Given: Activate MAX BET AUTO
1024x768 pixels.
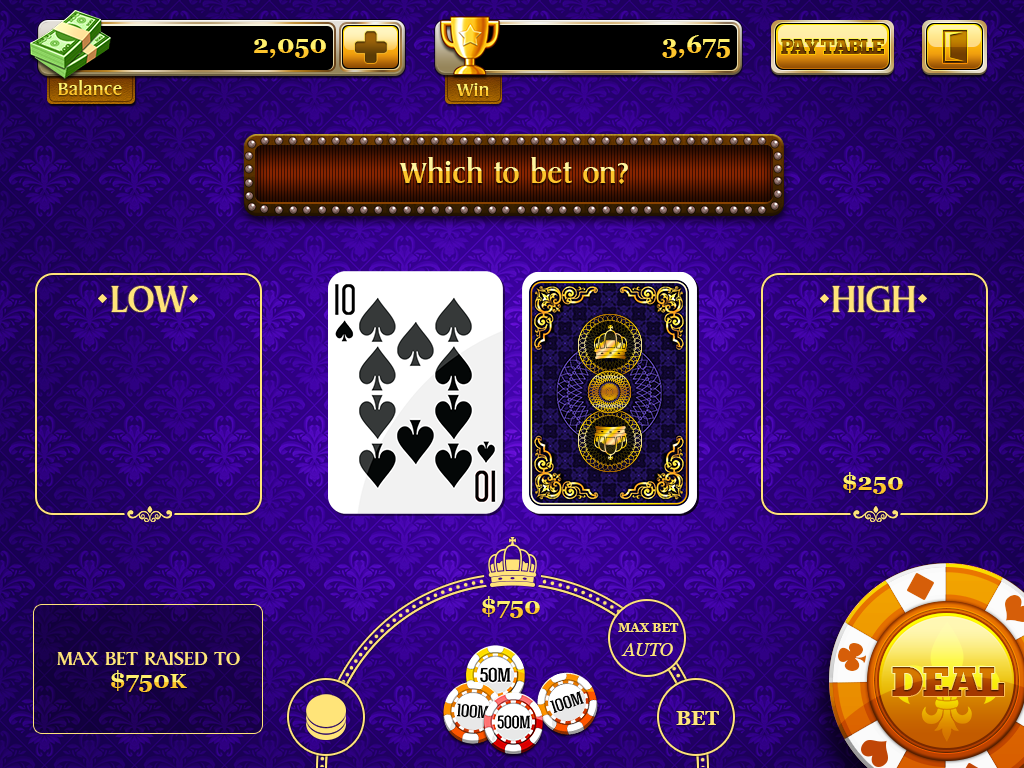Looking at the screenshot, I should click(647, 638).
